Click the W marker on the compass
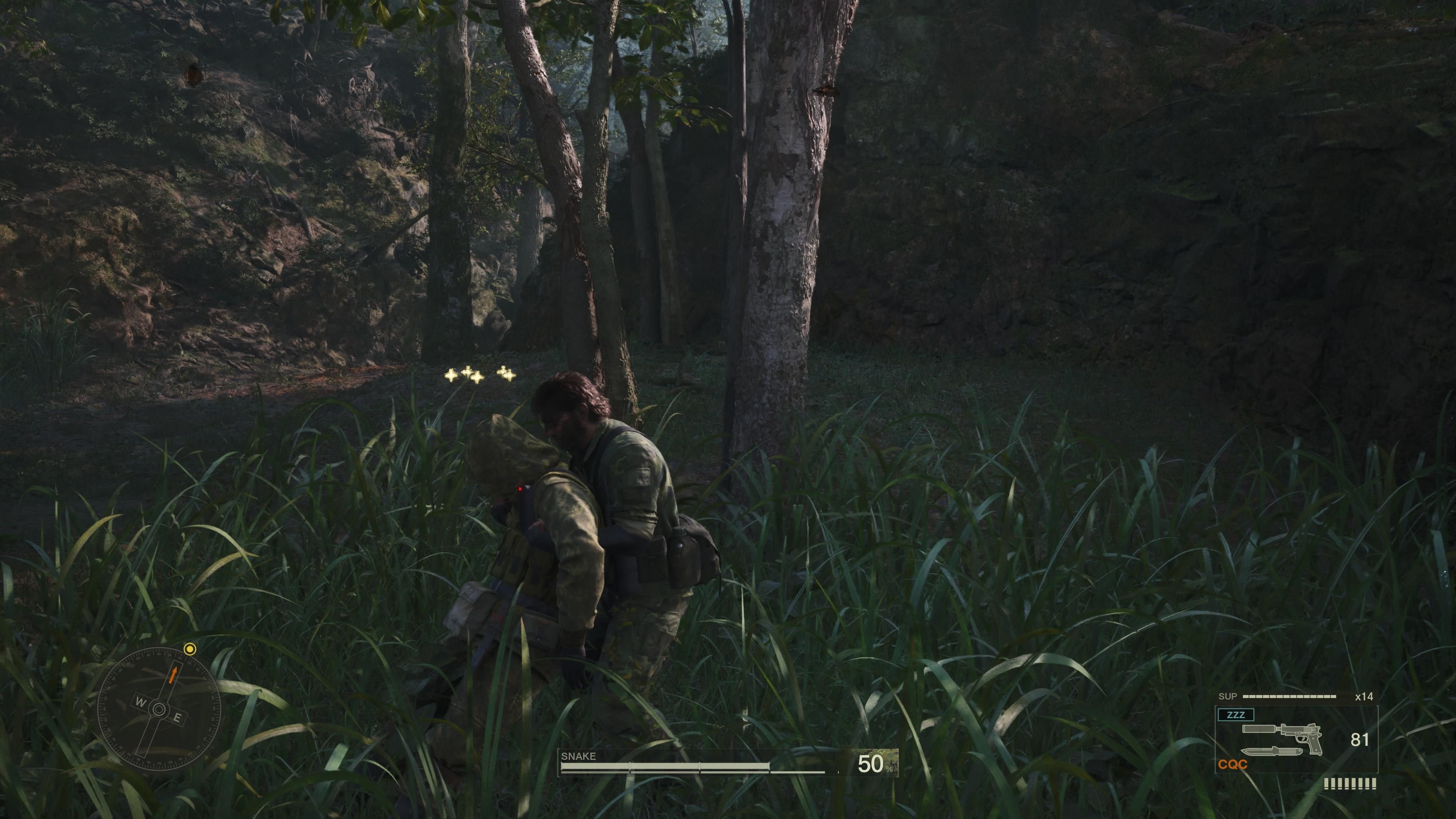This screenshot has height=819, width=1456. point(141,703)
